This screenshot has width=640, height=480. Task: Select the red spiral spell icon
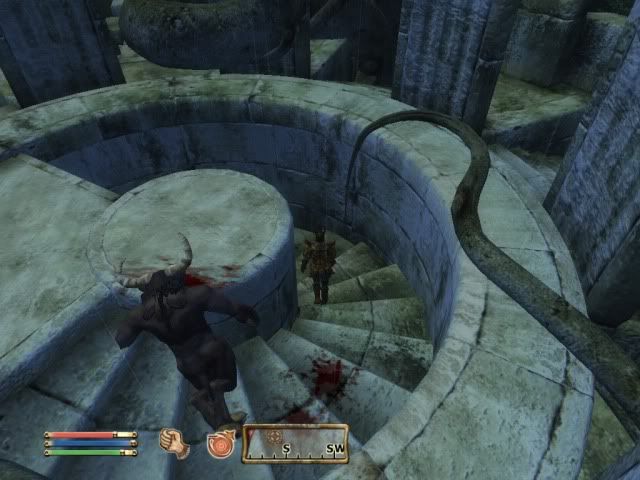220,443
